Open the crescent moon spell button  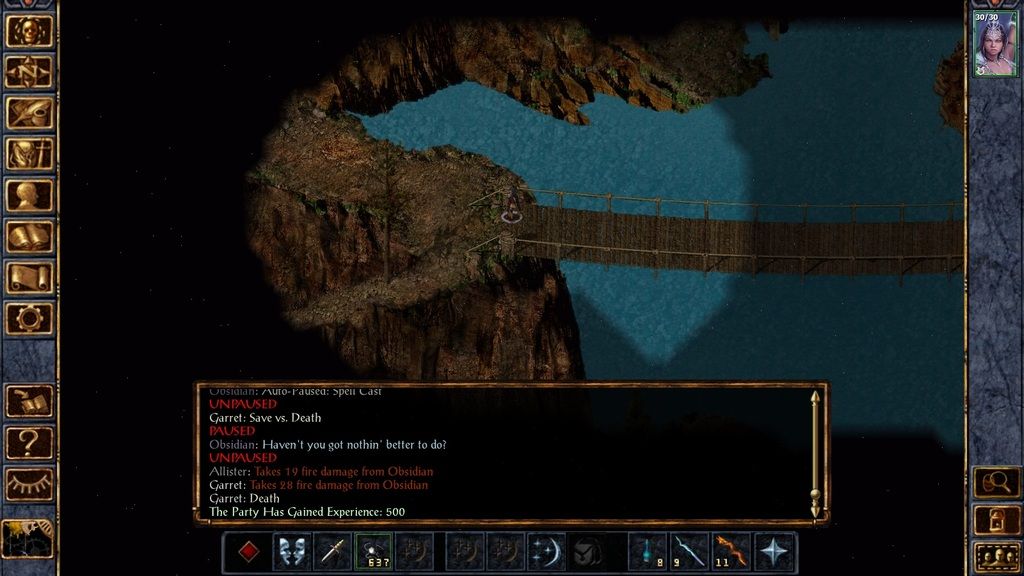click(x=546, y=552)
